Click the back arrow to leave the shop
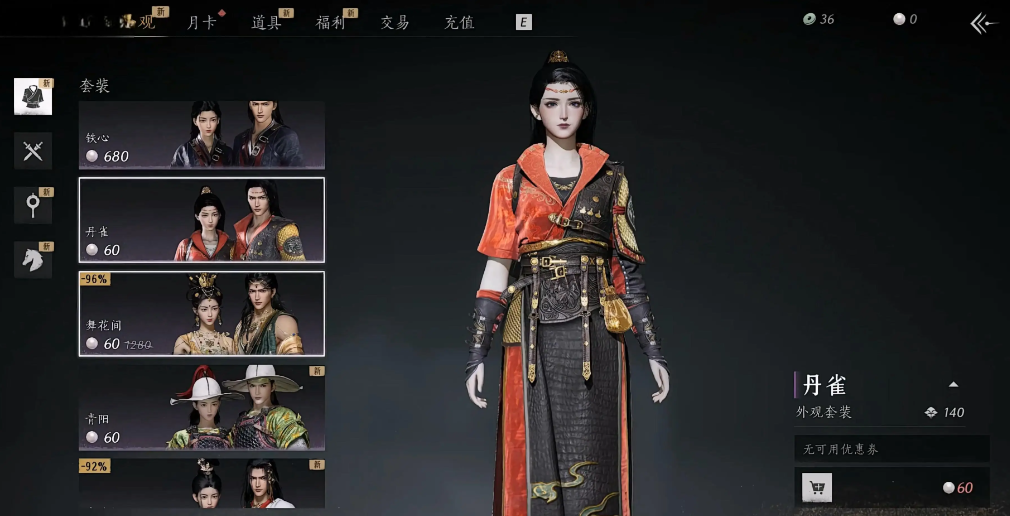The height and width of the screenshot is (516, 1010). [x=984, y=23]
